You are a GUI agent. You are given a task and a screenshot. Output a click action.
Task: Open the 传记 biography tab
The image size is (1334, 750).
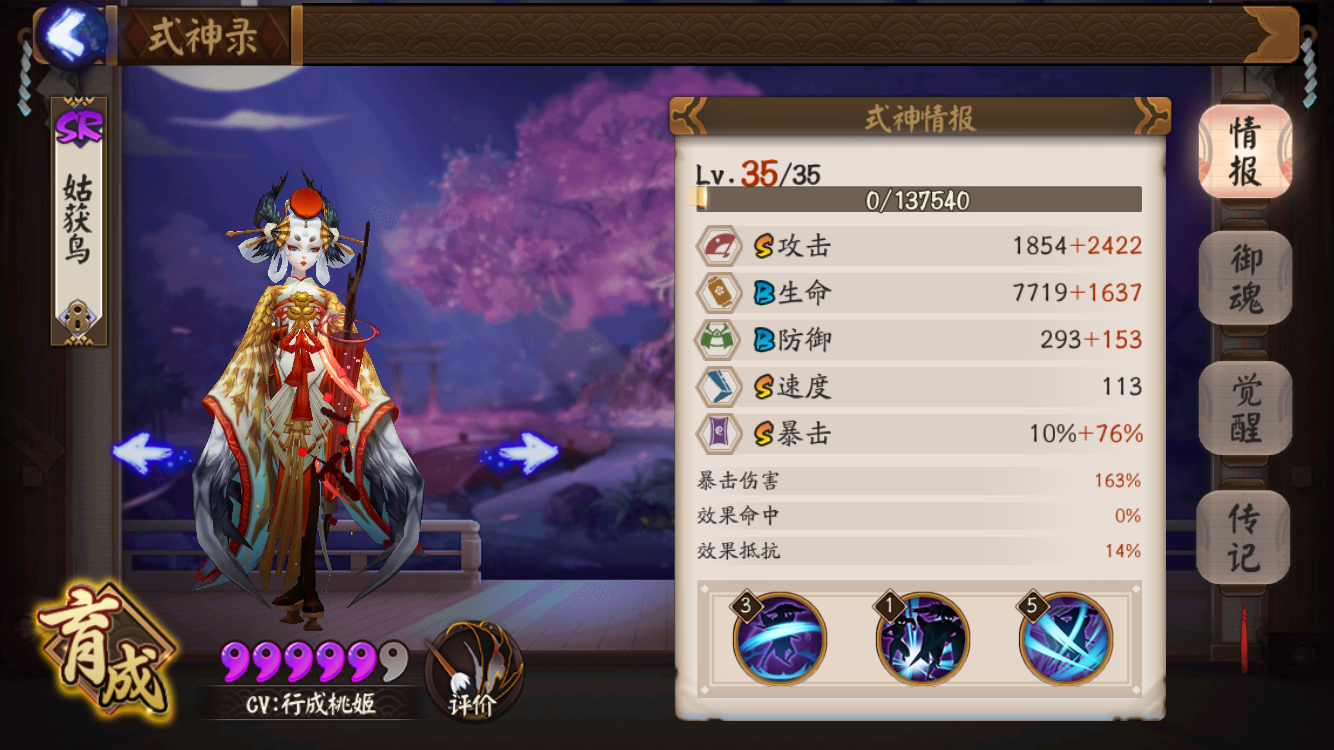pos(1245,537)
